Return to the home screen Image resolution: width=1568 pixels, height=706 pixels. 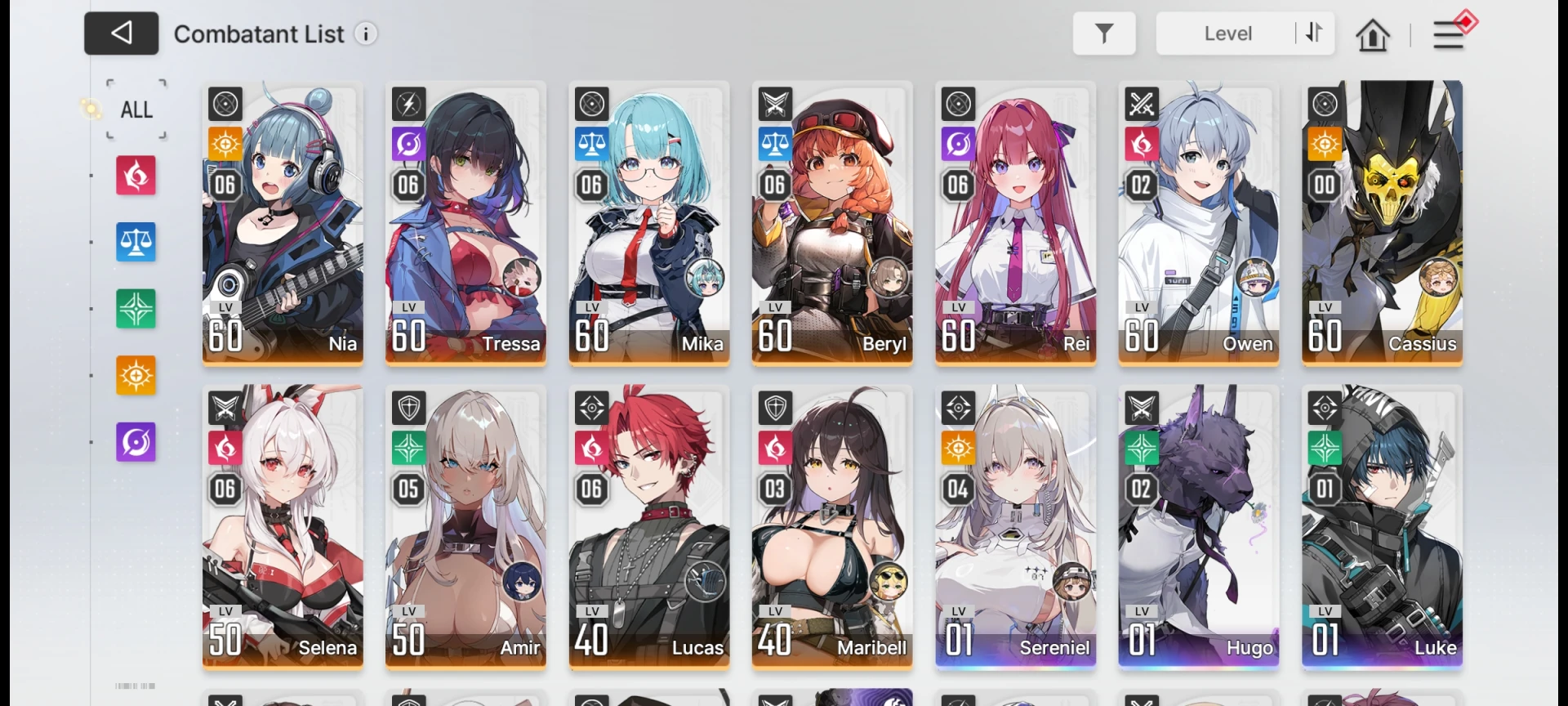[x=1372, y=35]
